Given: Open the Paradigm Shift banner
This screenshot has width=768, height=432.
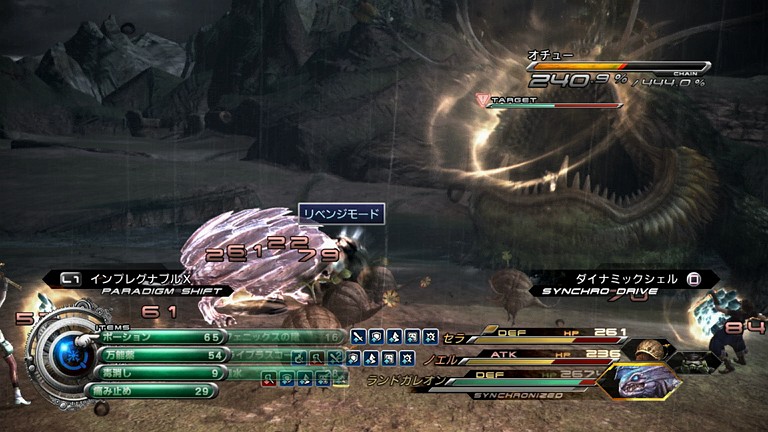Looking at the screenshot, I should (x=150, y=283).
